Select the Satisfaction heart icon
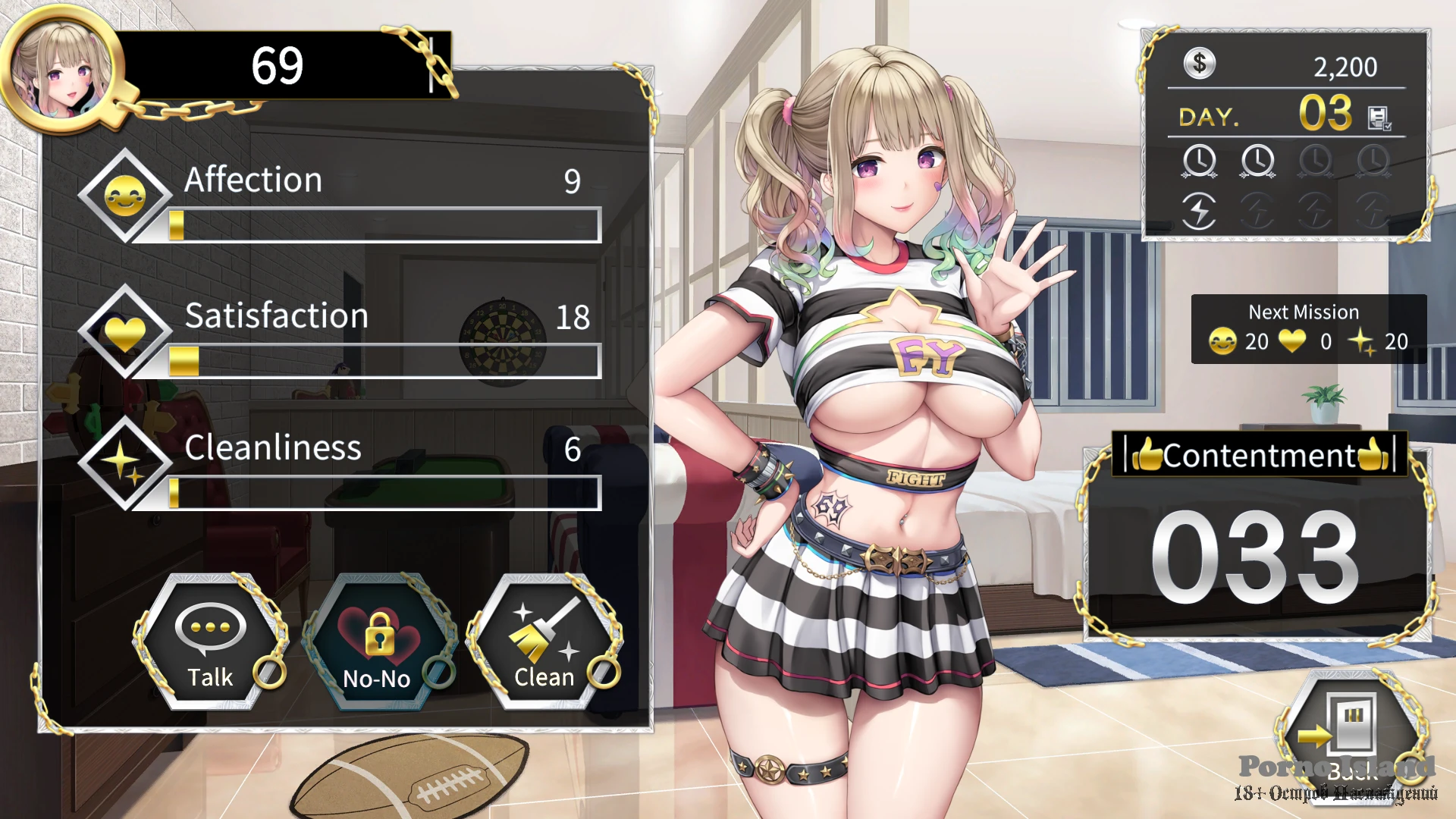Viewport: 1456px width, 819px height. point(125,331)
